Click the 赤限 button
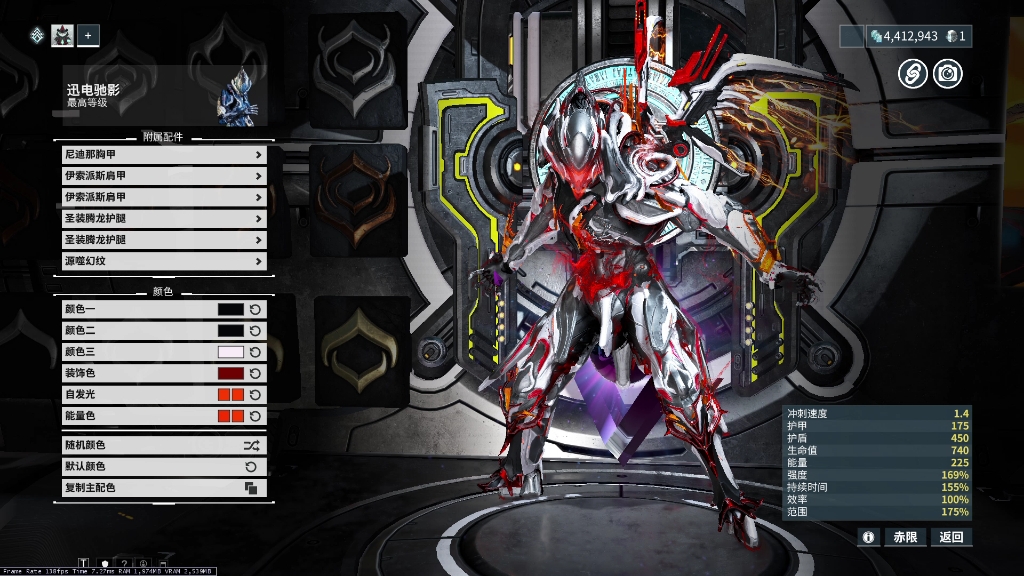 click(905, 537)
